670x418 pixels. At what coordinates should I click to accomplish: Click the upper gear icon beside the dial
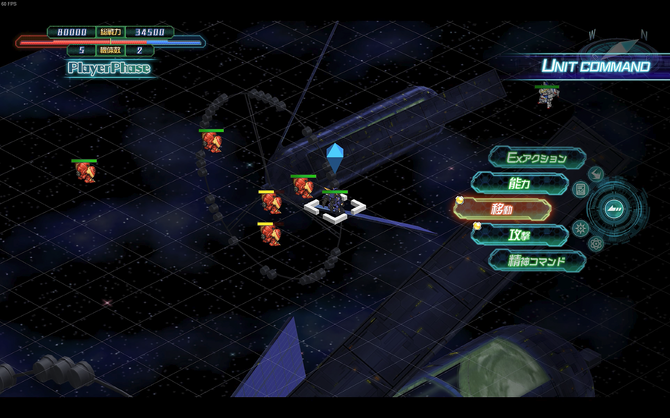tap(580, 229)
